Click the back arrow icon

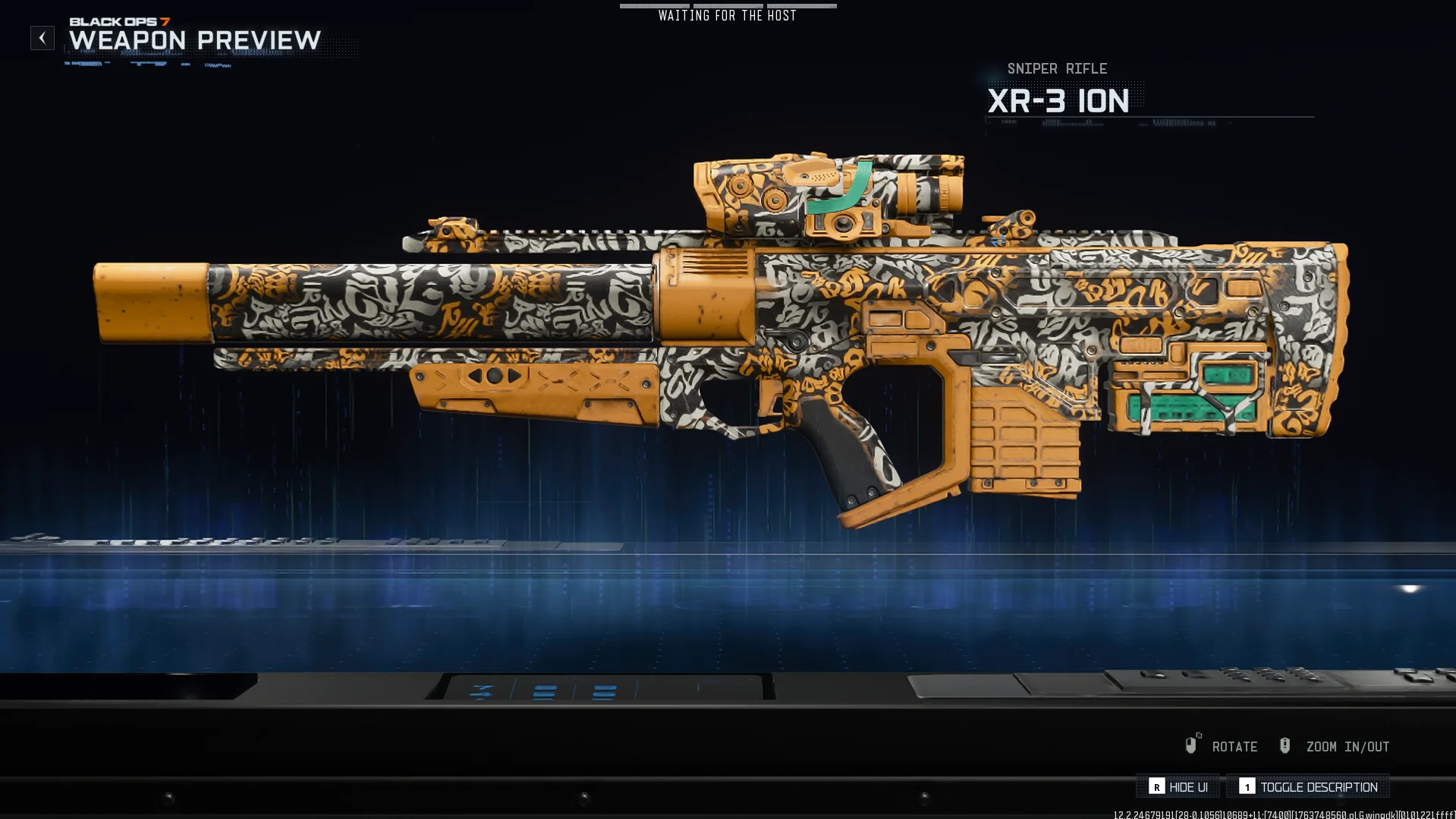(41, 37)
